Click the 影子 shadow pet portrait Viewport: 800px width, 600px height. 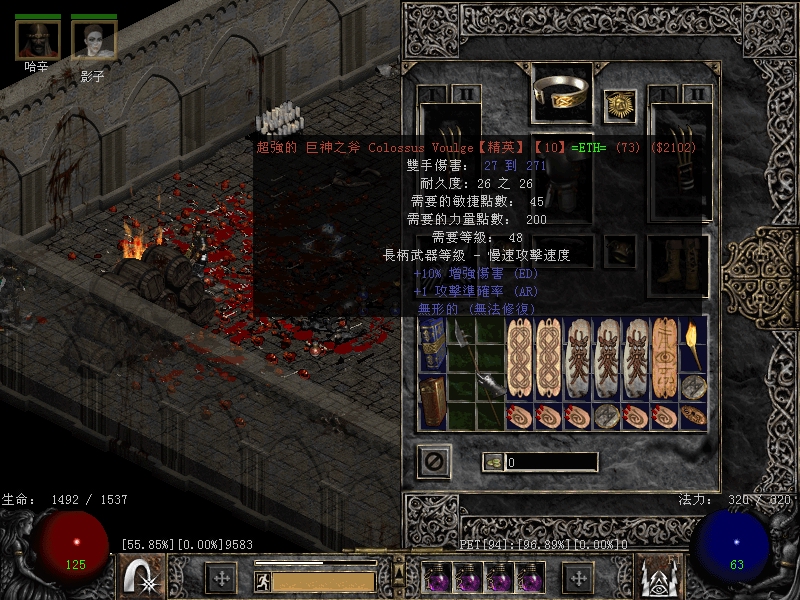coord(93,39)
